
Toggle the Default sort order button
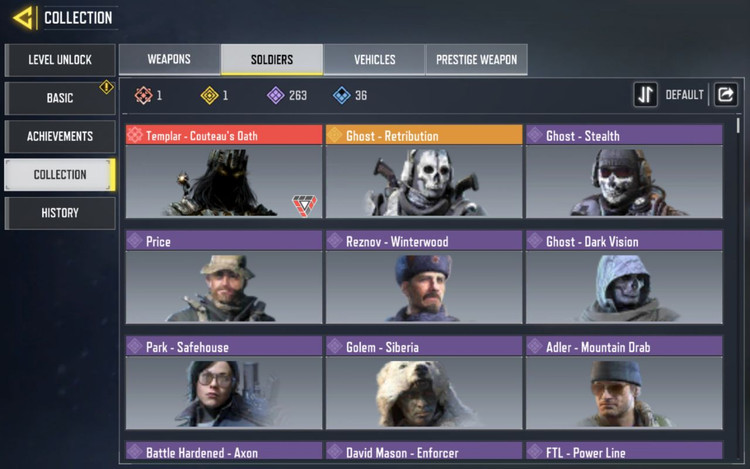click(x=646, y=95)
